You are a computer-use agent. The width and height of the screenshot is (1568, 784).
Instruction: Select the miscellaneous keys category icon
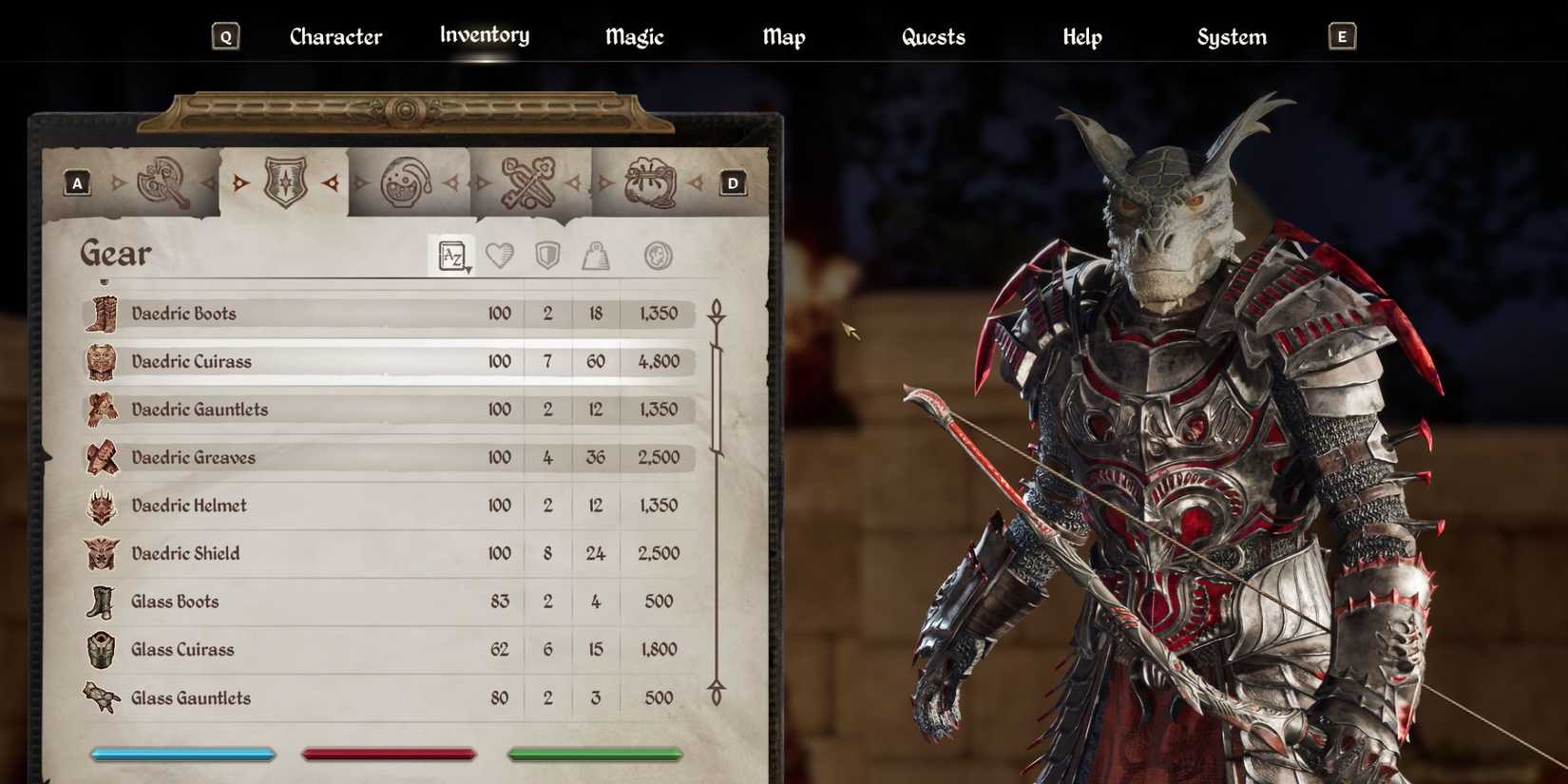tap(529, 182)
